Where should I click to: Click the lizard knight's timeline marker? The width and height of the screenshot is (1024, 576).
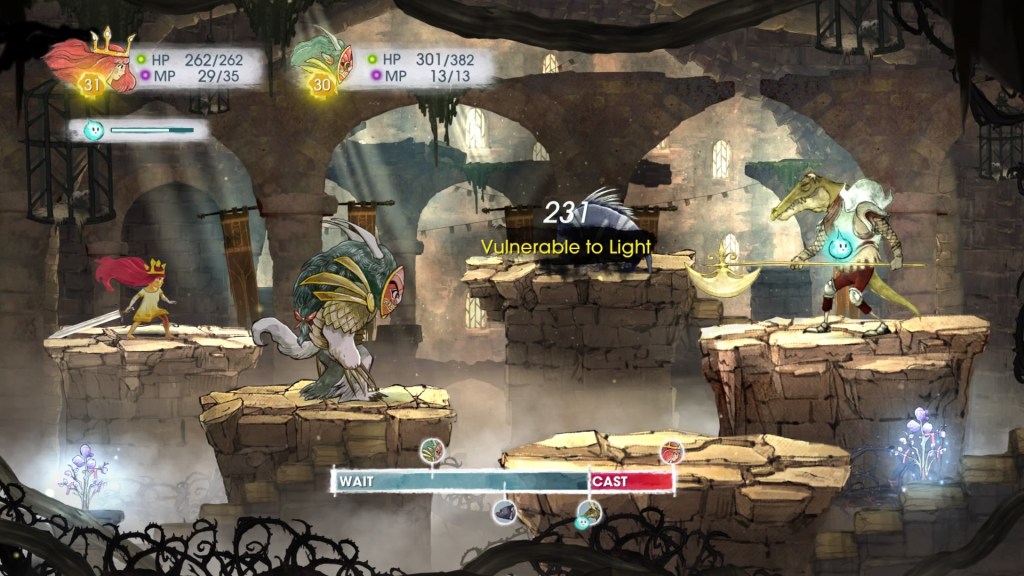point(590,512)
